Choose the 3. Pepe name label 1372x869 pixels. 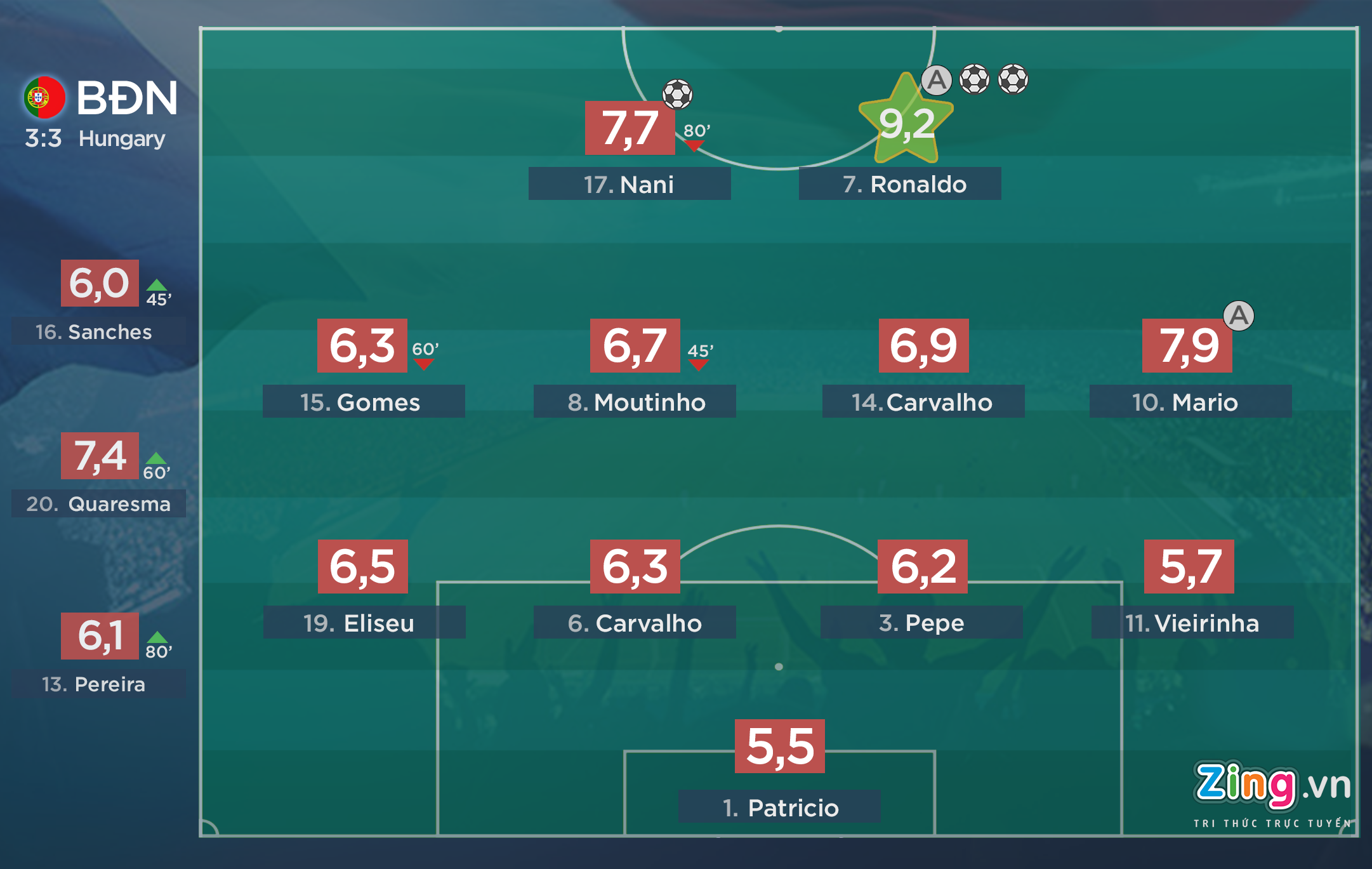coord(921,623)
